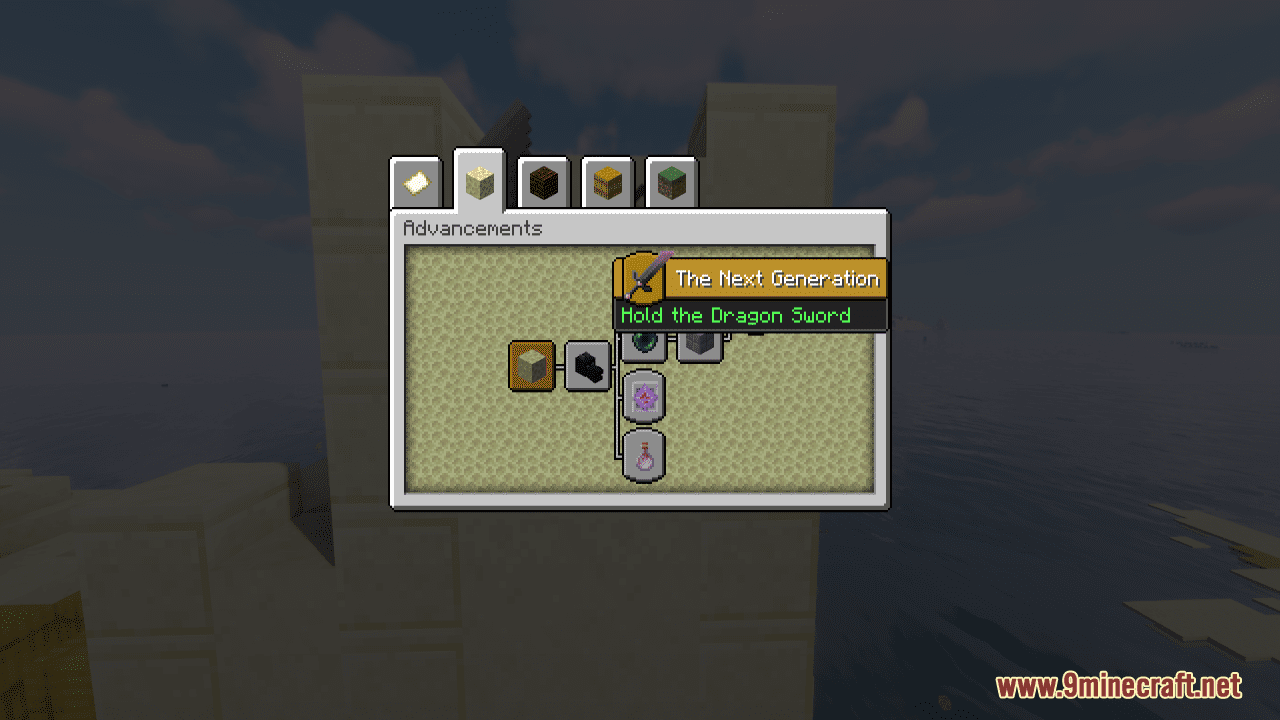Click the partially hidden advancement square on the right
Image resolution: width=1280 pixels, height=720 pixels.
click(700, 345)
